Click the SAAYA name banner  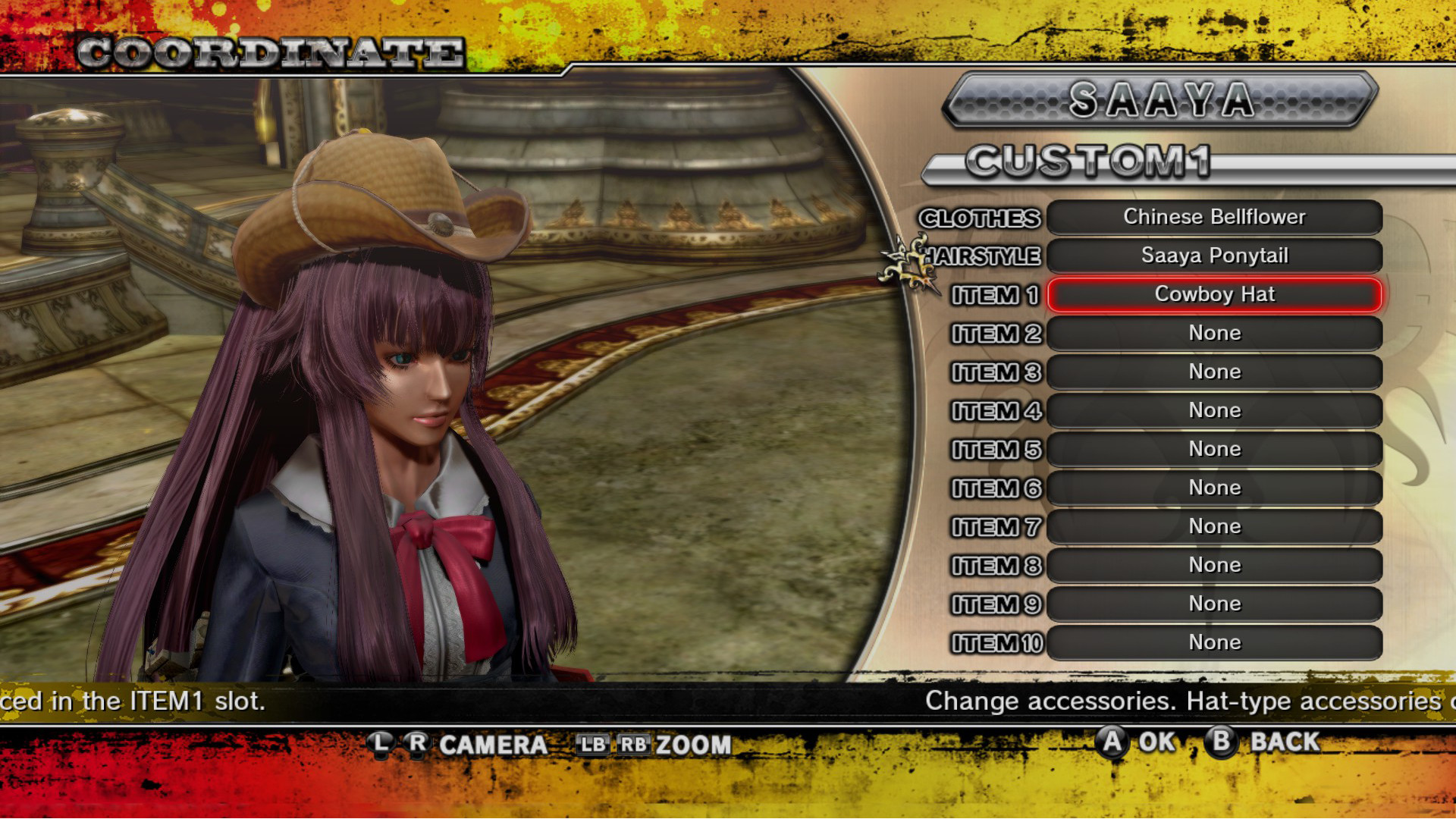1160,101
